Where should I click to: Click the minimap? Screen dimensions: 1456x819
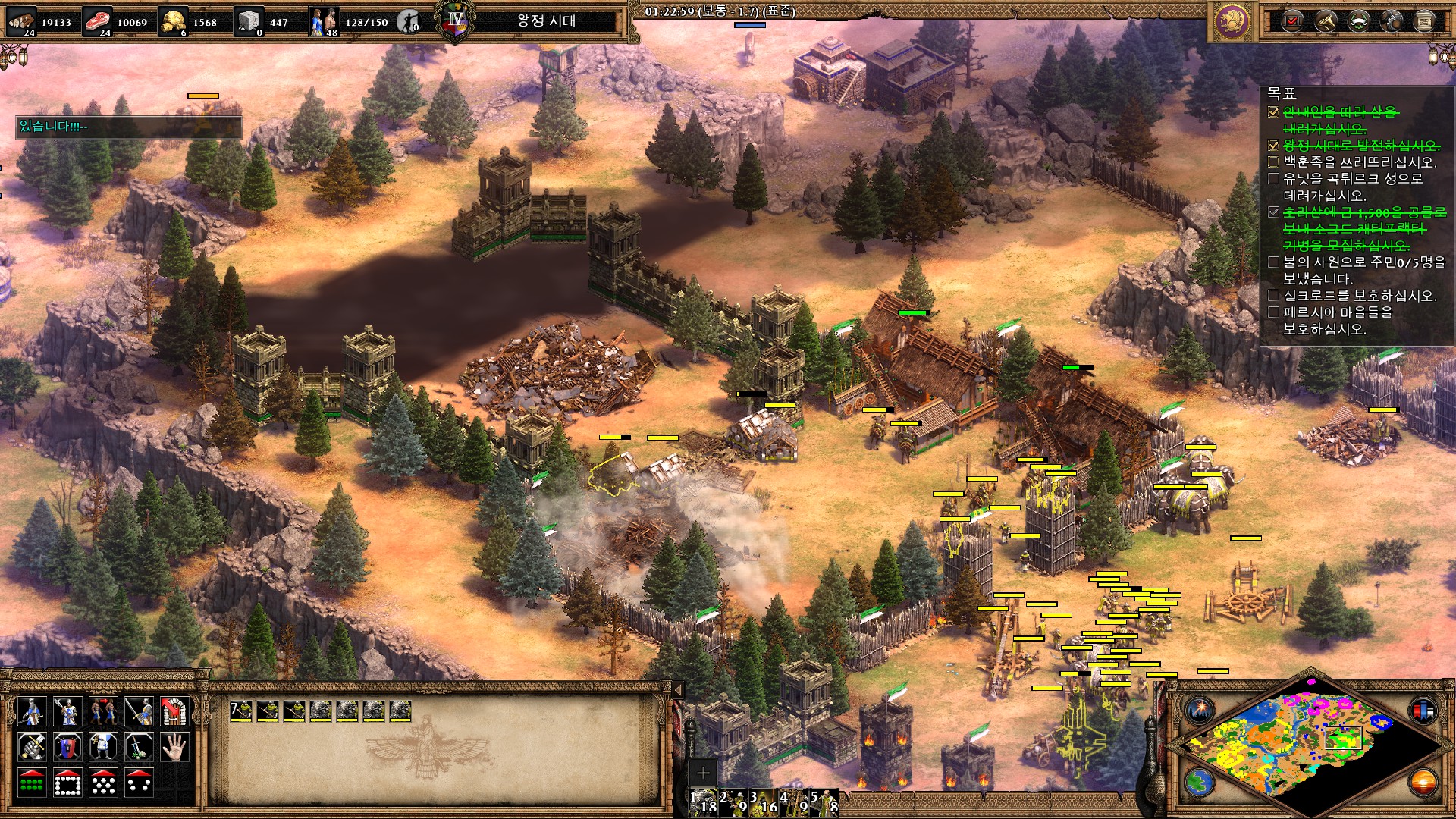(1304, 745)
